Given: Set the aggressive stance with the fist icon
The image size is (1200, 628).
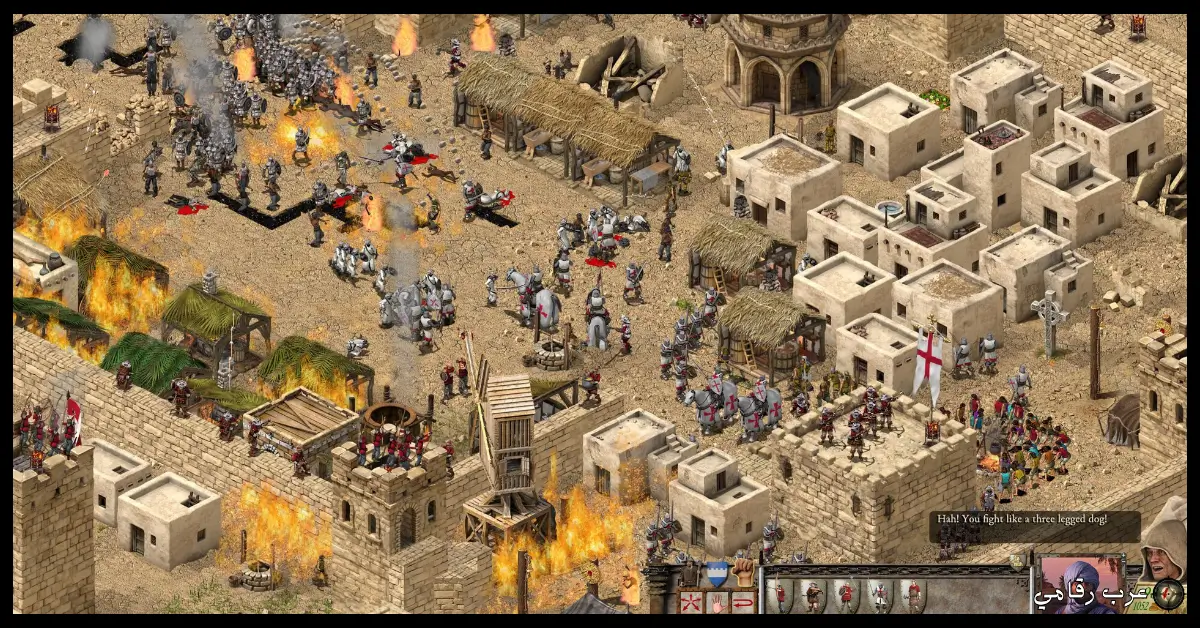Looking at the screenshot, I should pyautogui.click(x=742, y=573).
